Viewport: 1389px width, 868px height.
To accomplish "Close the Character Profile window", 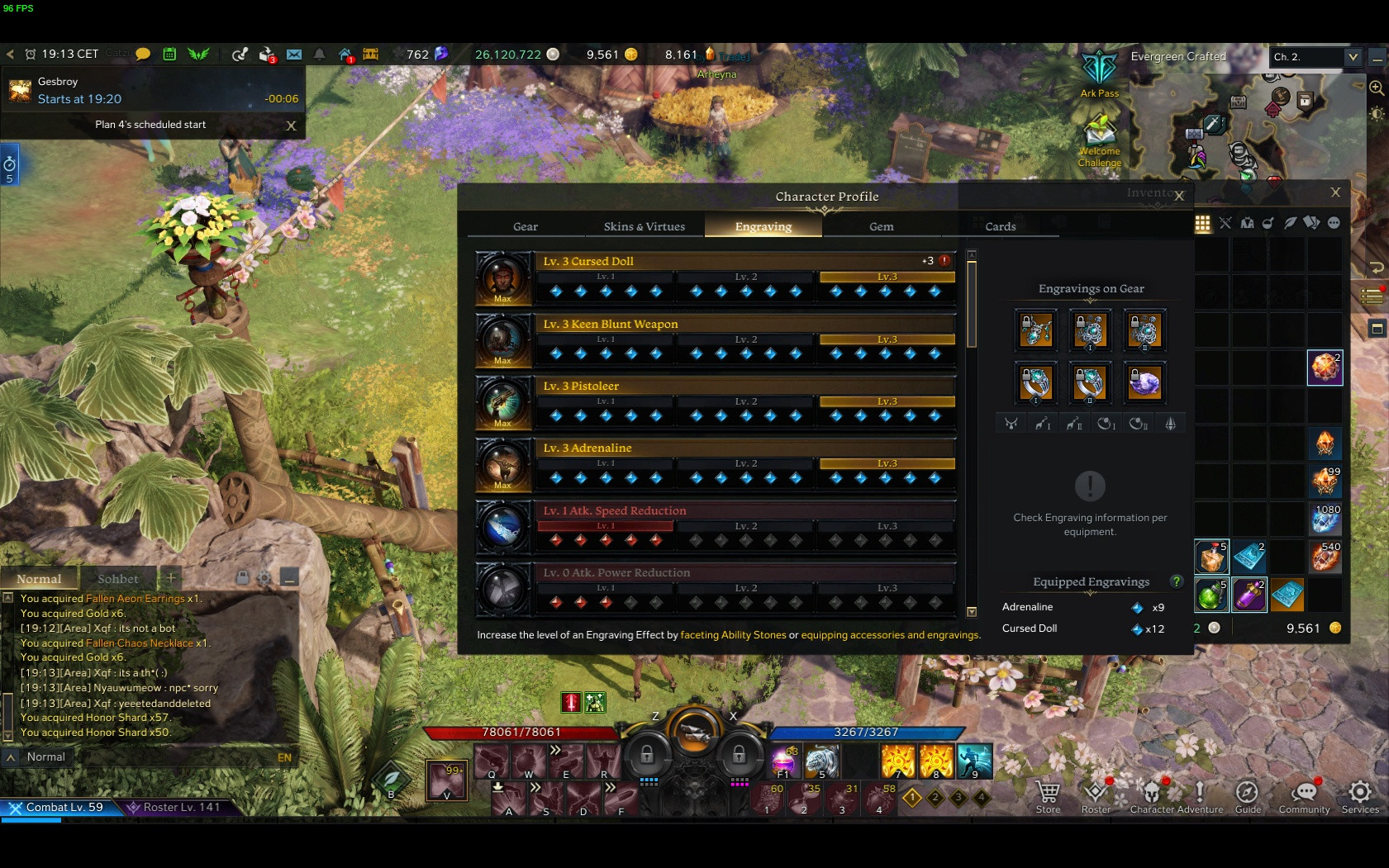I will [1179, 197].
